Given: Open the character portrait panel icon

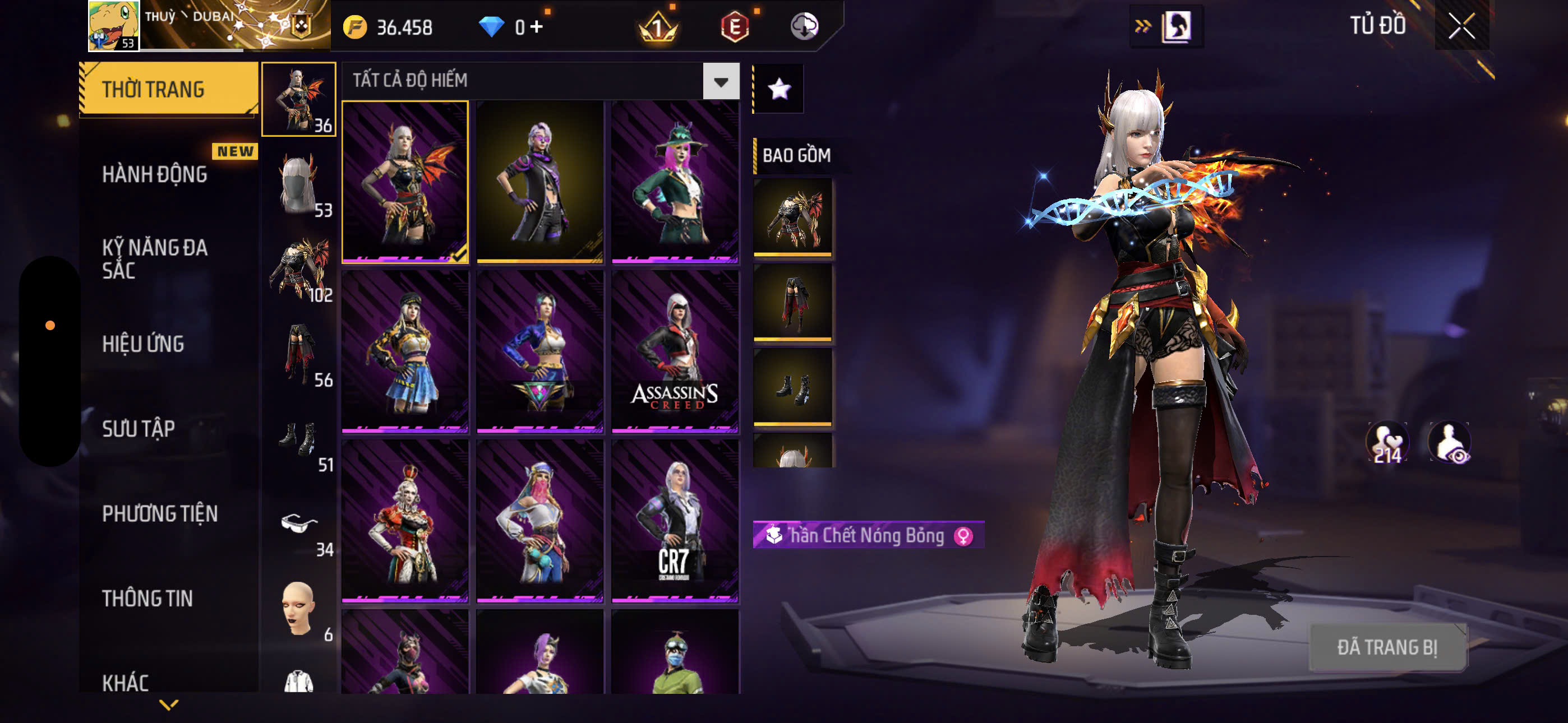Looking at the screenshot, I should coord(1175,26).
